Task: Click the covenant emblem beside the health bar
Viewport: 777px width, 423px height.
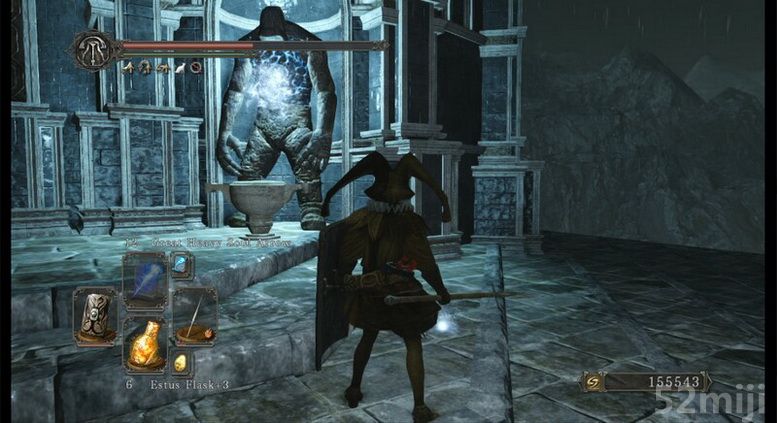Action: (94, 48)
